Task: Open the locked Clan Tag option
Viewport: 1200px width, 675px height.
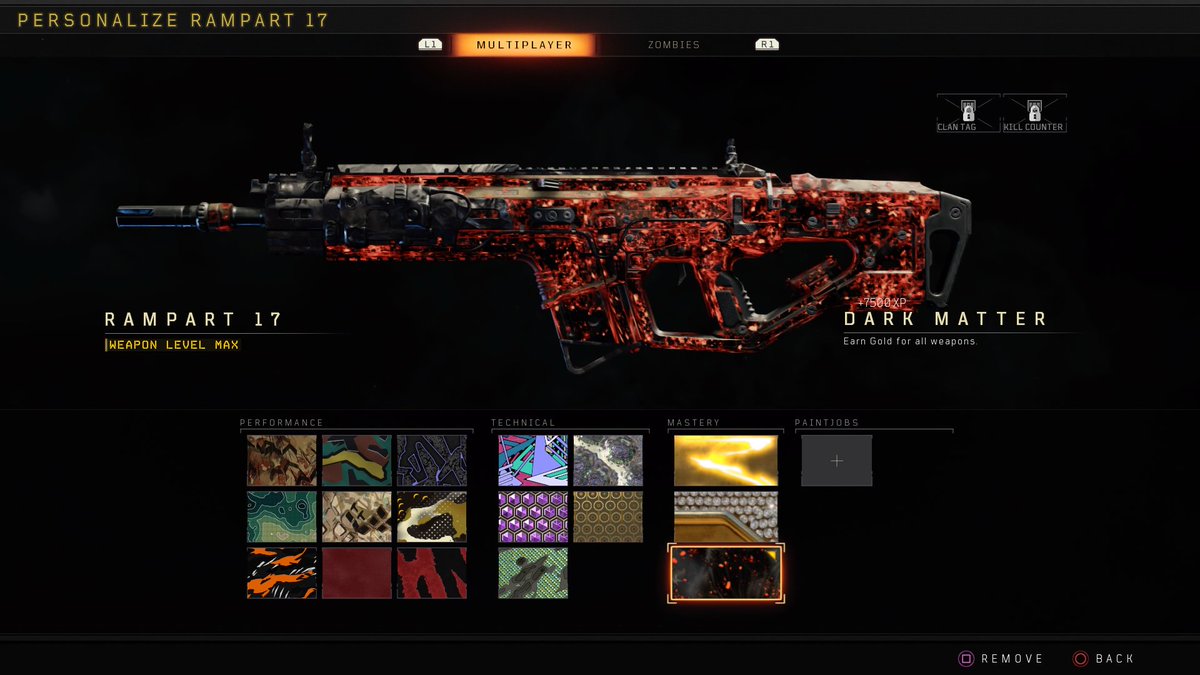Action: [x=968, y=113]
